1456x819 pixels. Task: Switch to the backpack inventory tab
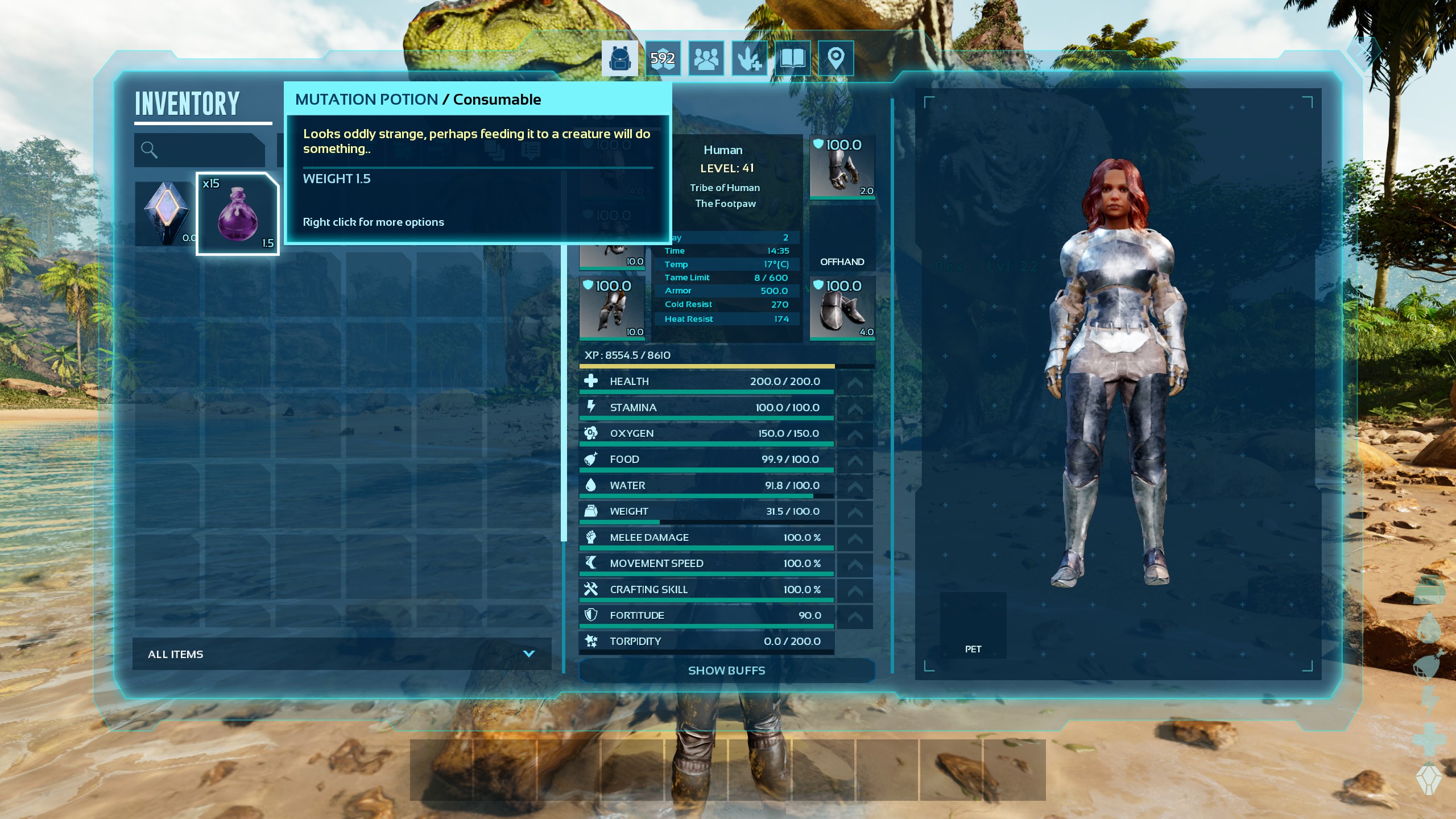(x=619, y=59)
